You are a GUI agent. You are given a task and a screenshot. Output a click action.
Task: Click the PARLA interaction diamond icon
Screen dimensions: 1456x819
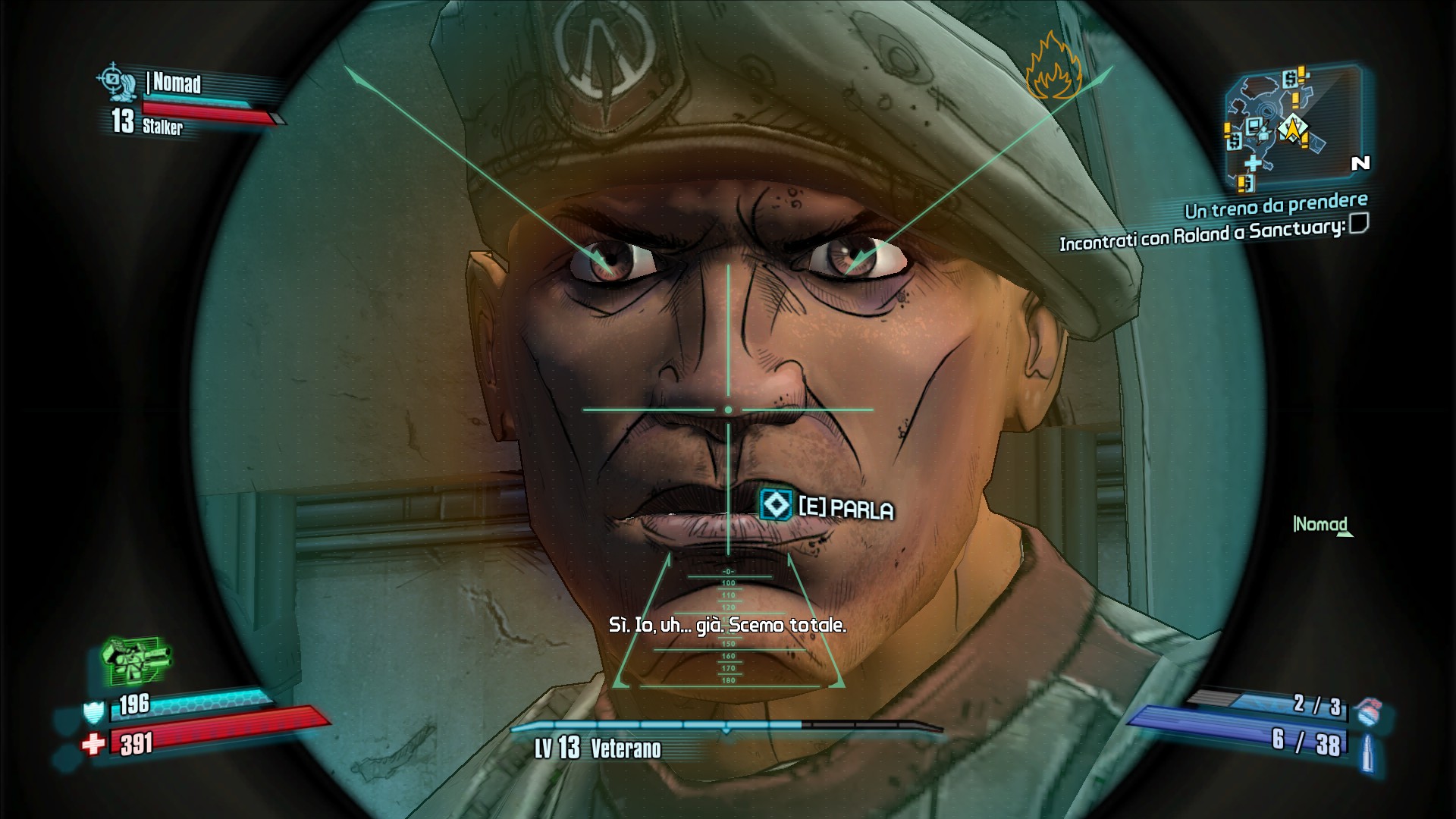(x=775, y=504)
